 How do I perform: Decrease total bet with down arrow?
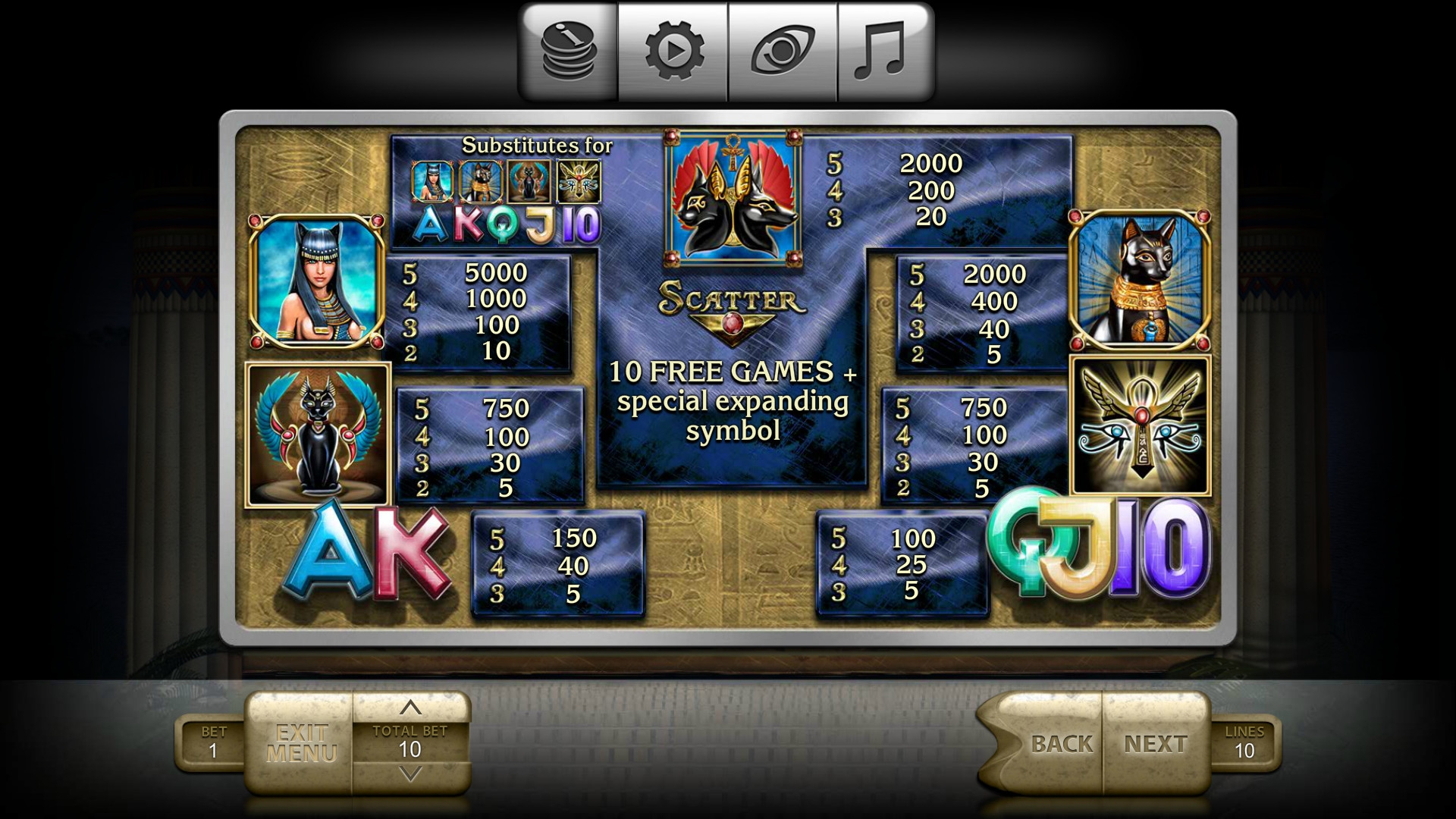(x=410, y=774)
